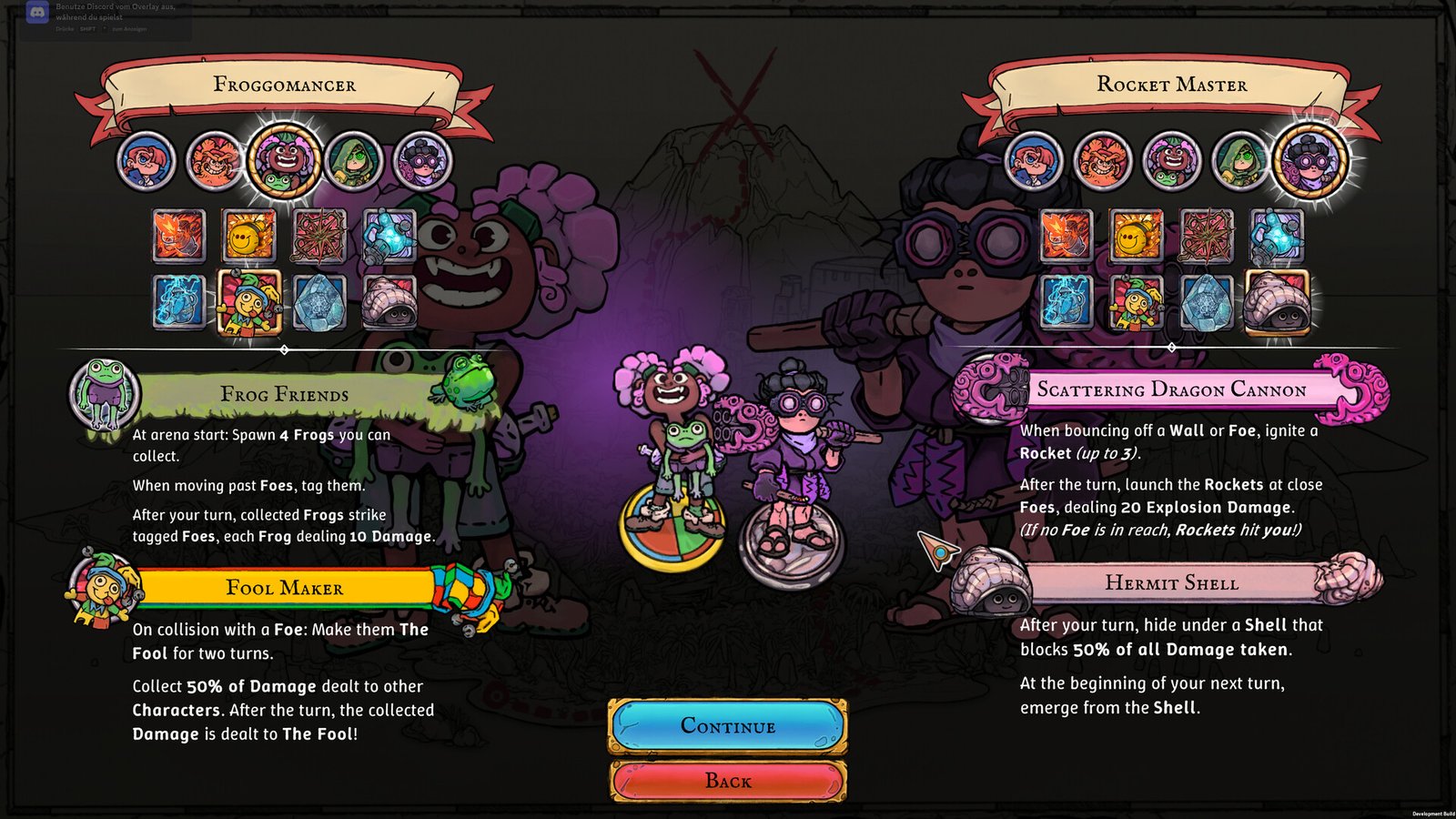Choose the flaming gauntlet ability in the right panel

(1067, 236)
